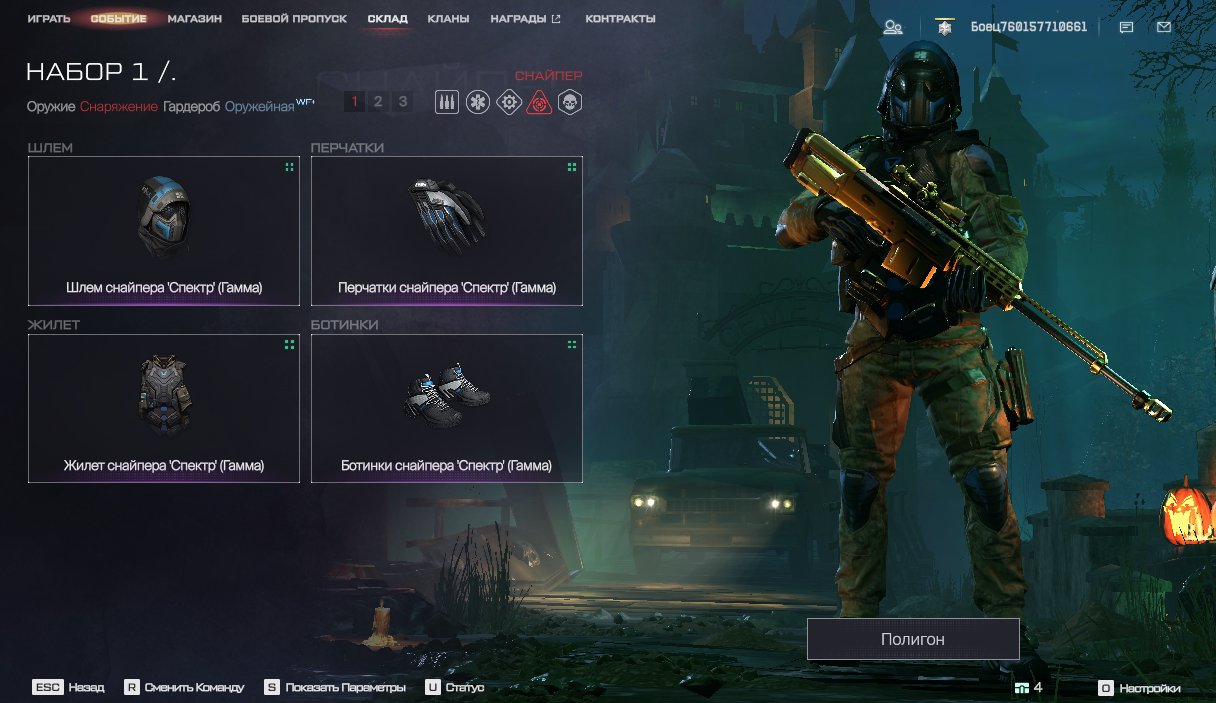The height and width of the screenshot is (703, 1216).
Task: Switch to the Гардероб tab
Action: (x=191, y=106)
